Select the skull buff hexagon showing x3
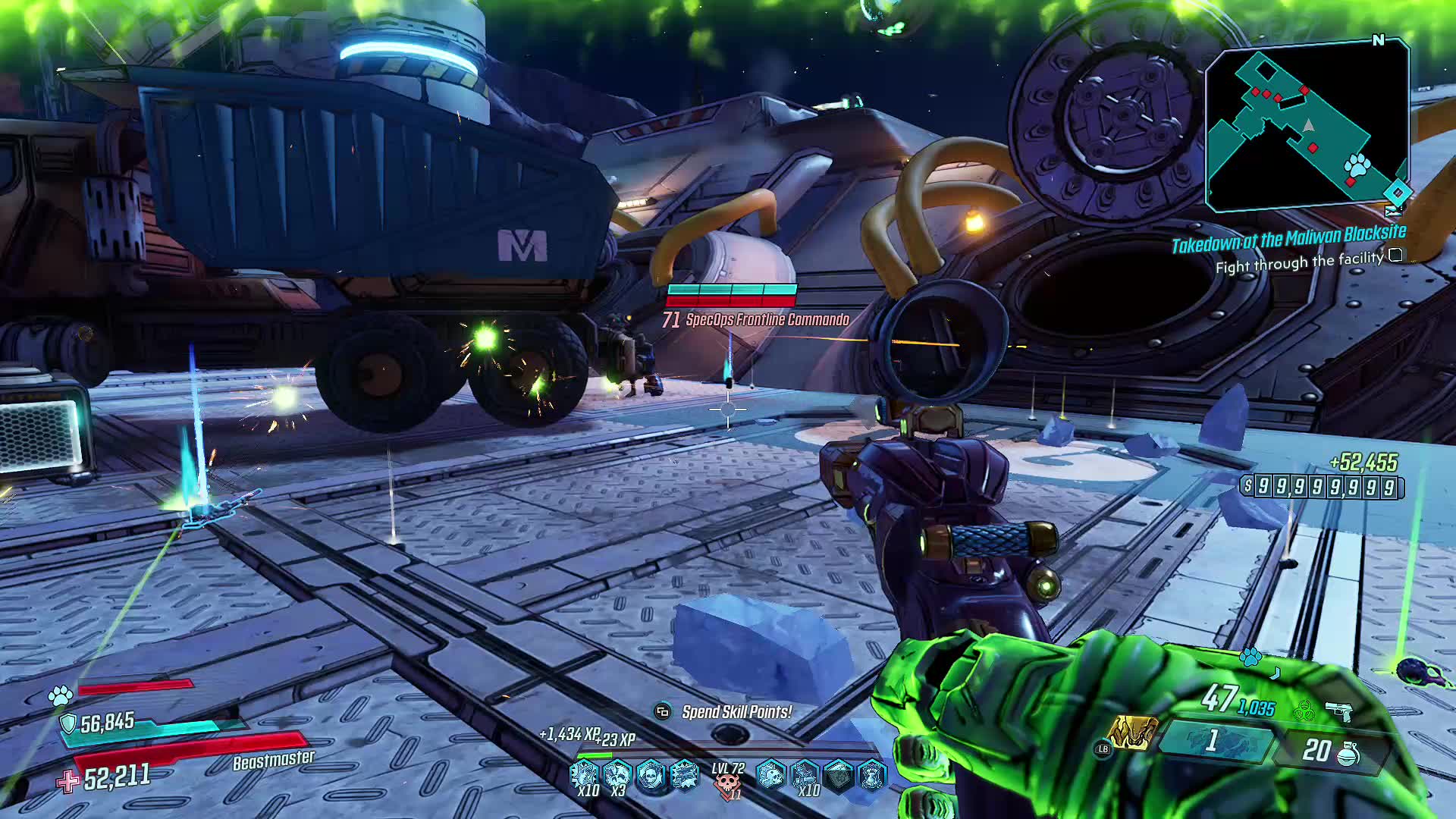 click(618, 775)
